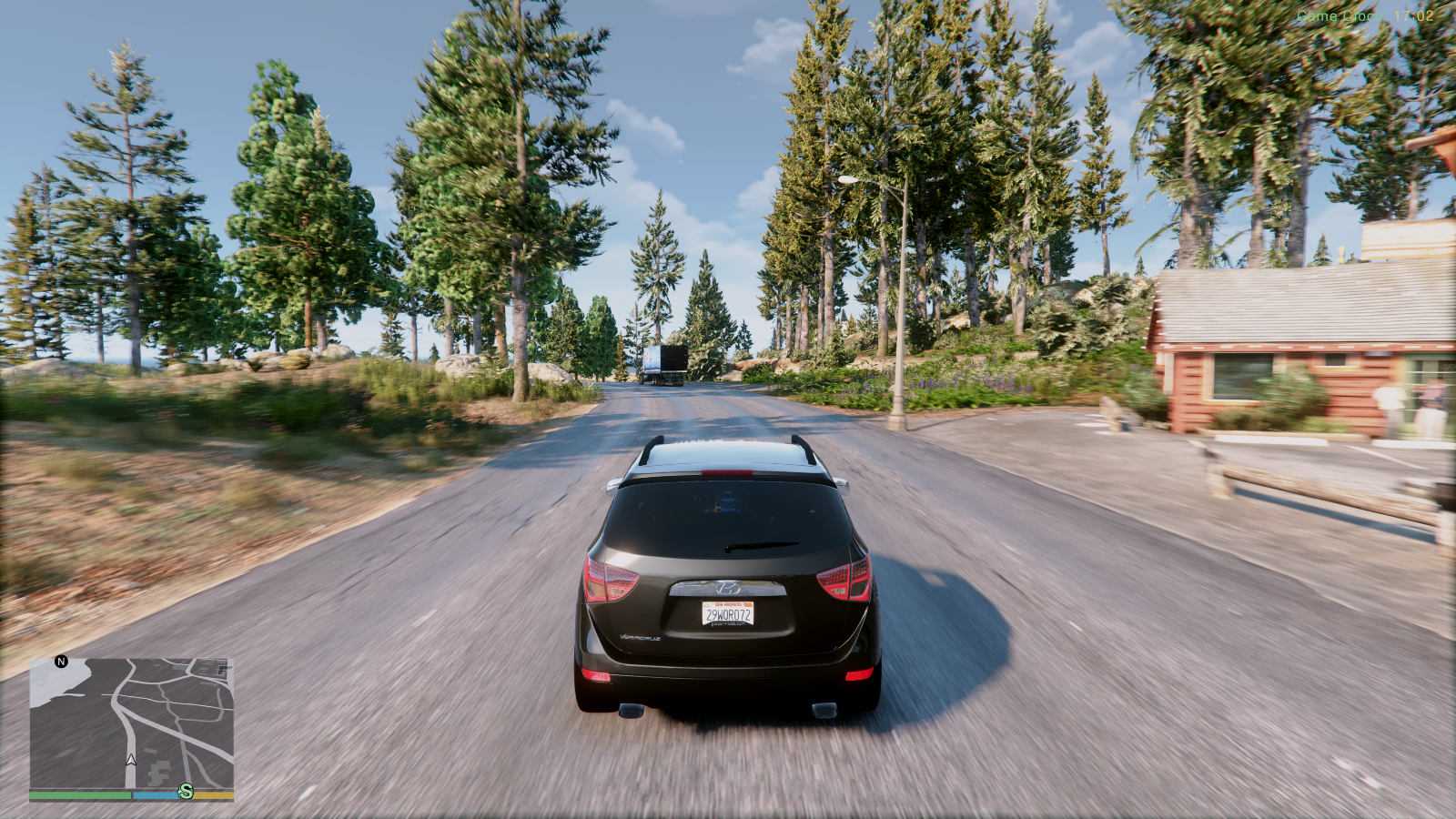Viewport: 1456px width, 819px height.
Task: Select the green S blip on minimap
Action: (x=186, y=791)
